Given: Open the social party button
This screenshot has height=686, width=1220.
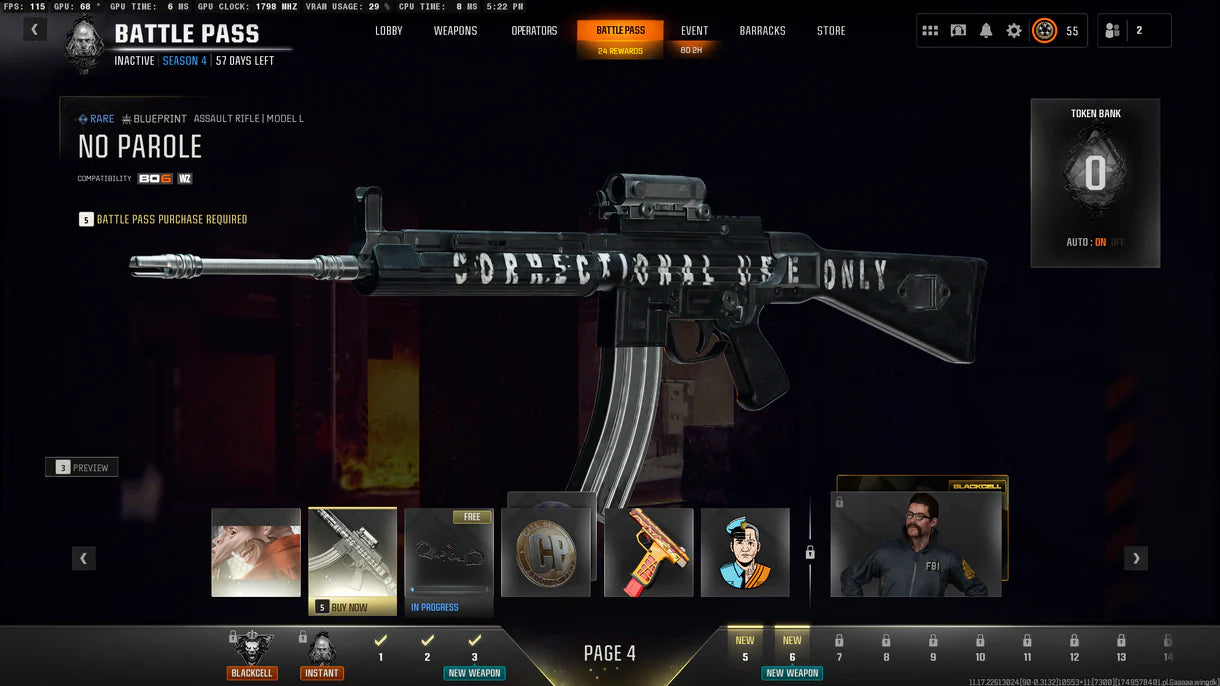Looking at the screenshot, I should 1112,31.
